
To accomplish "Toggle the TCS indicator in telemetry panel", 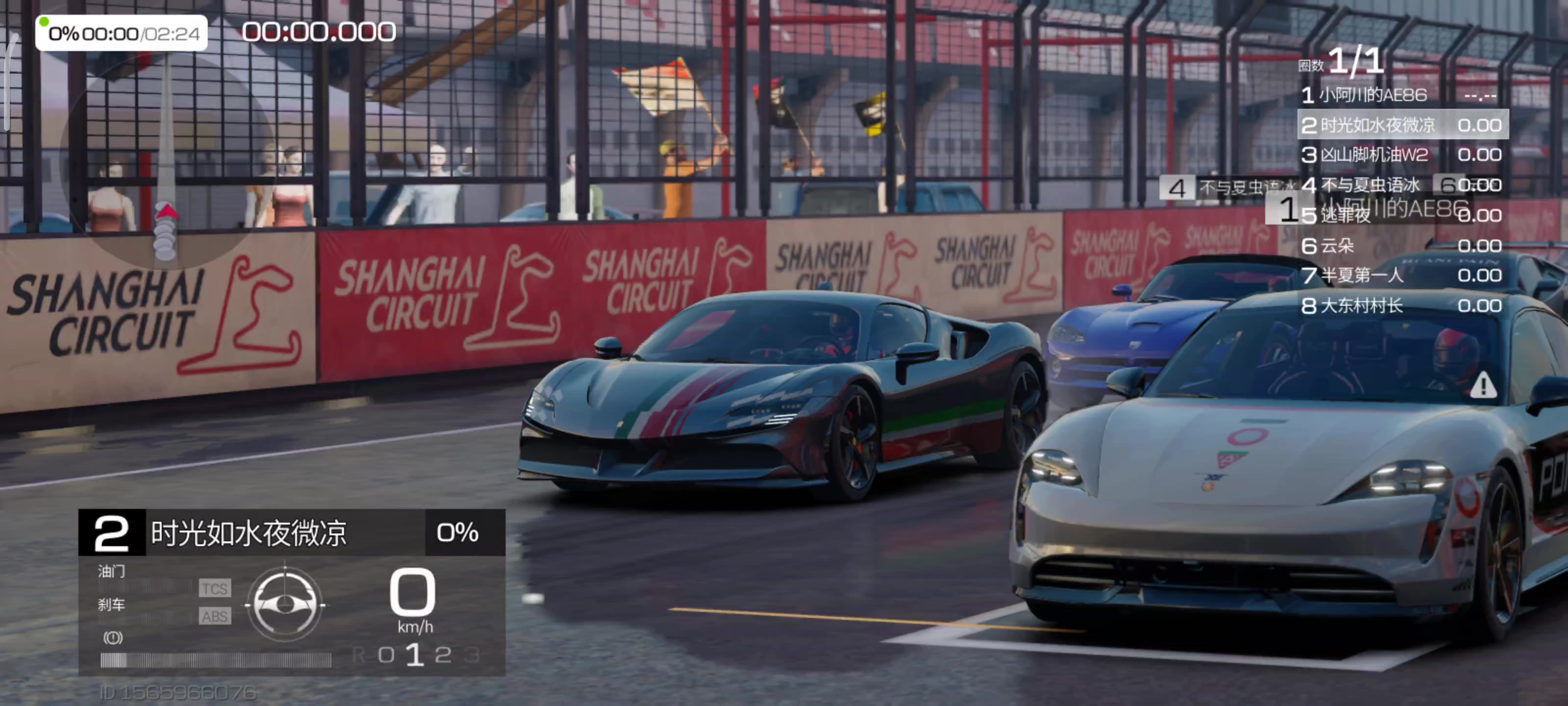I will [x=215, y=588].
